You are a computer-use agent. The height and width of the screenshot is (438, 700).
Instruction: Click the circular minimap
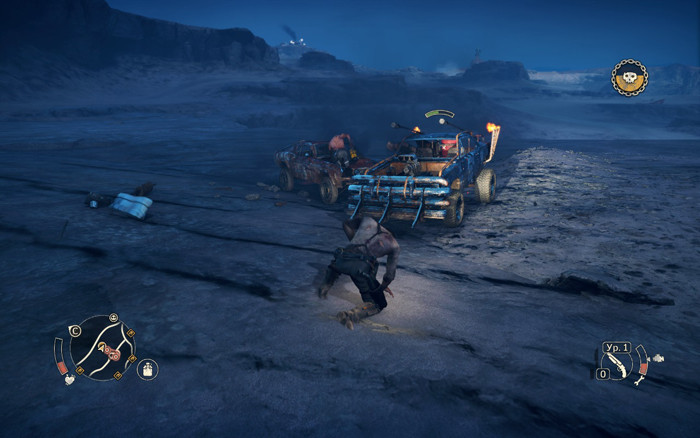click(102, 347)
